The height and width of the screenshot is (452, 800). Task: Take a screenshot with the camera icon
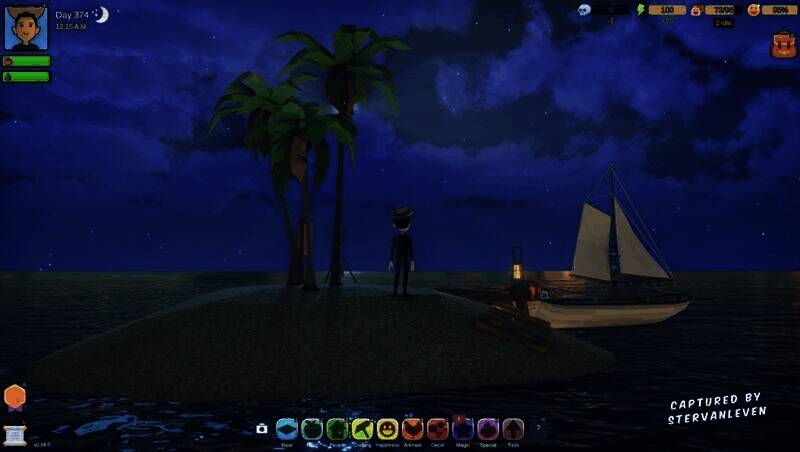pos(262,428)
